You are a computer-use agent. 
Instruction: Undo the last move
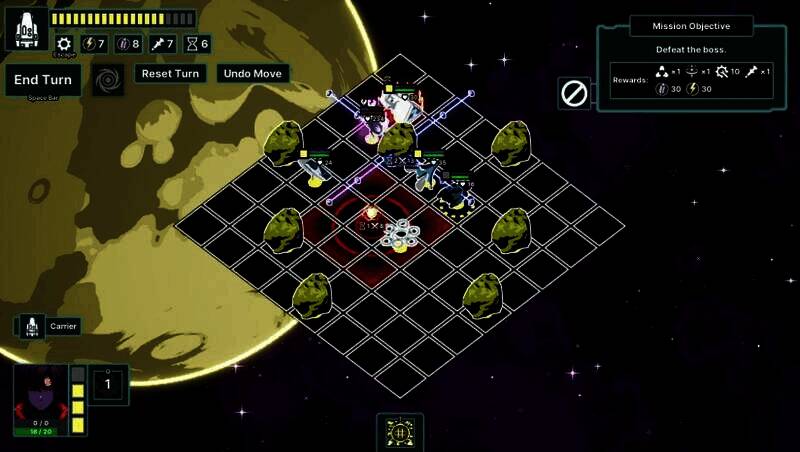(254, 74)
